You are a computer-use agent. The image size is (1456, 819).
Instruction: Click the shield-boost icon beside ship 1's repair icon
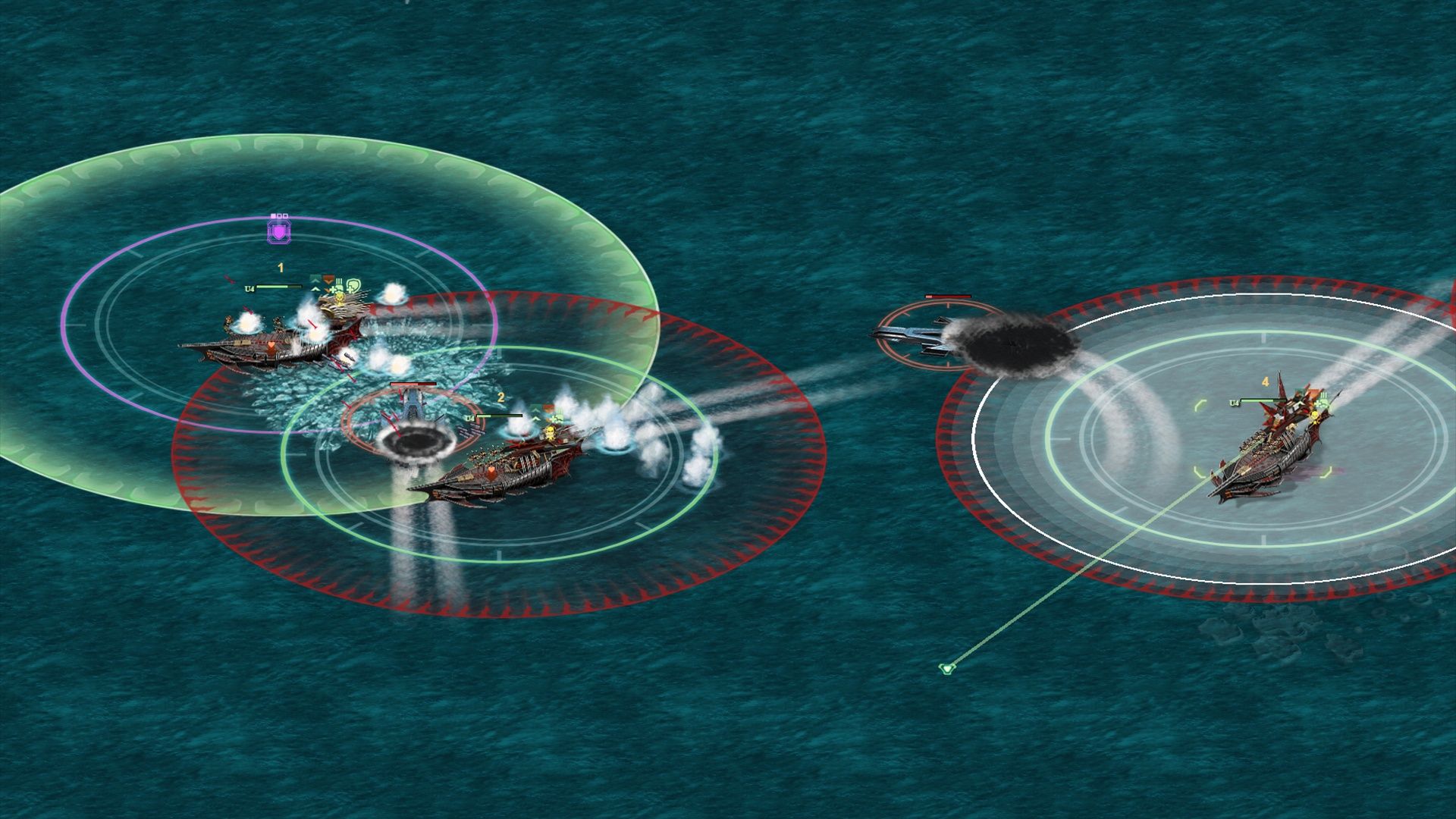point(353,285)
